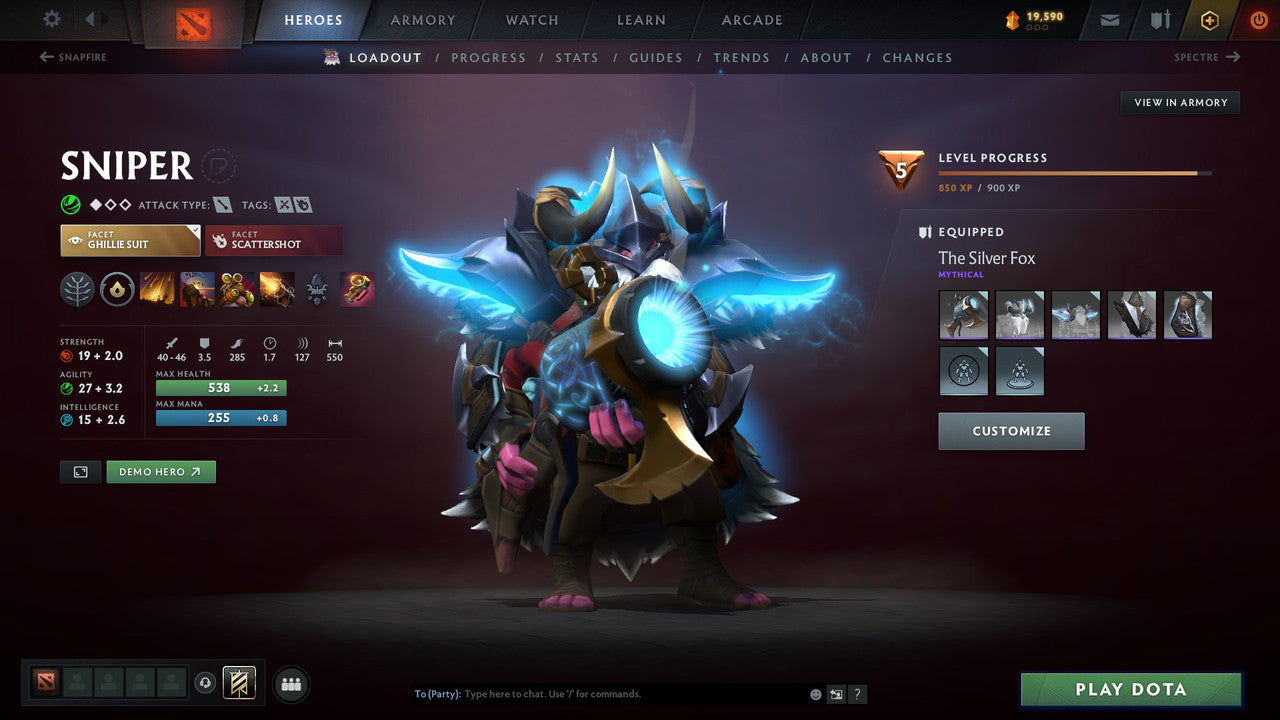Open the mail envelope icon top right
1280x720 pixels.
[x=1108, y=19]
